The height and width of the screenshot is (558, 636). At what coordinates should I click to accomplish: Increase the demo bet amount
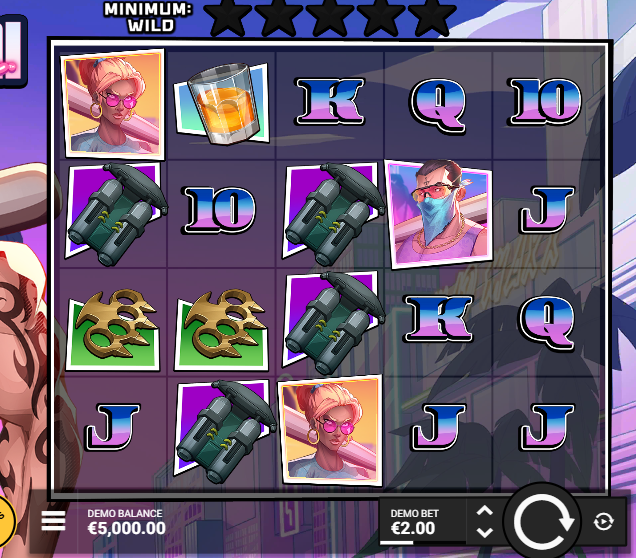(485, 511)
